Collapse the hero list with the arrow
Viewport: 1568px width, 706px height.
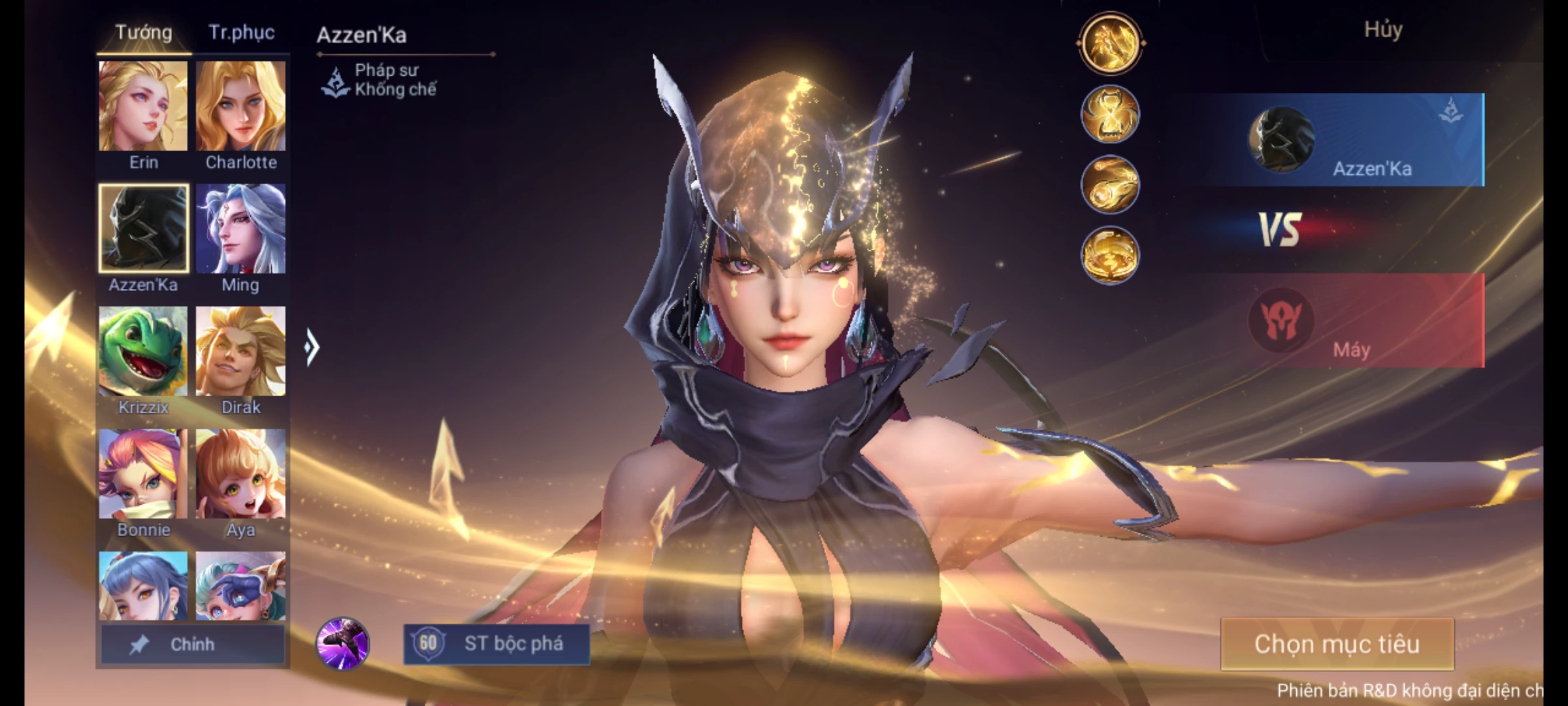(312, 347)
